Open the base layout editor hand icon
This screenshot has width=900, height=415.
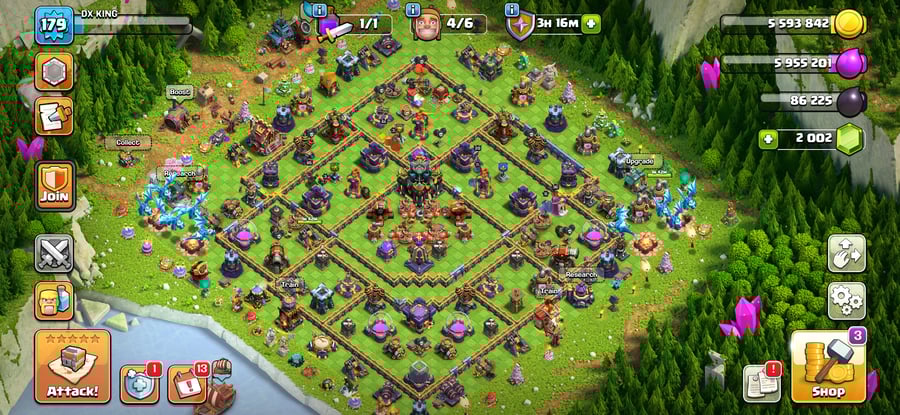[846, 254]
